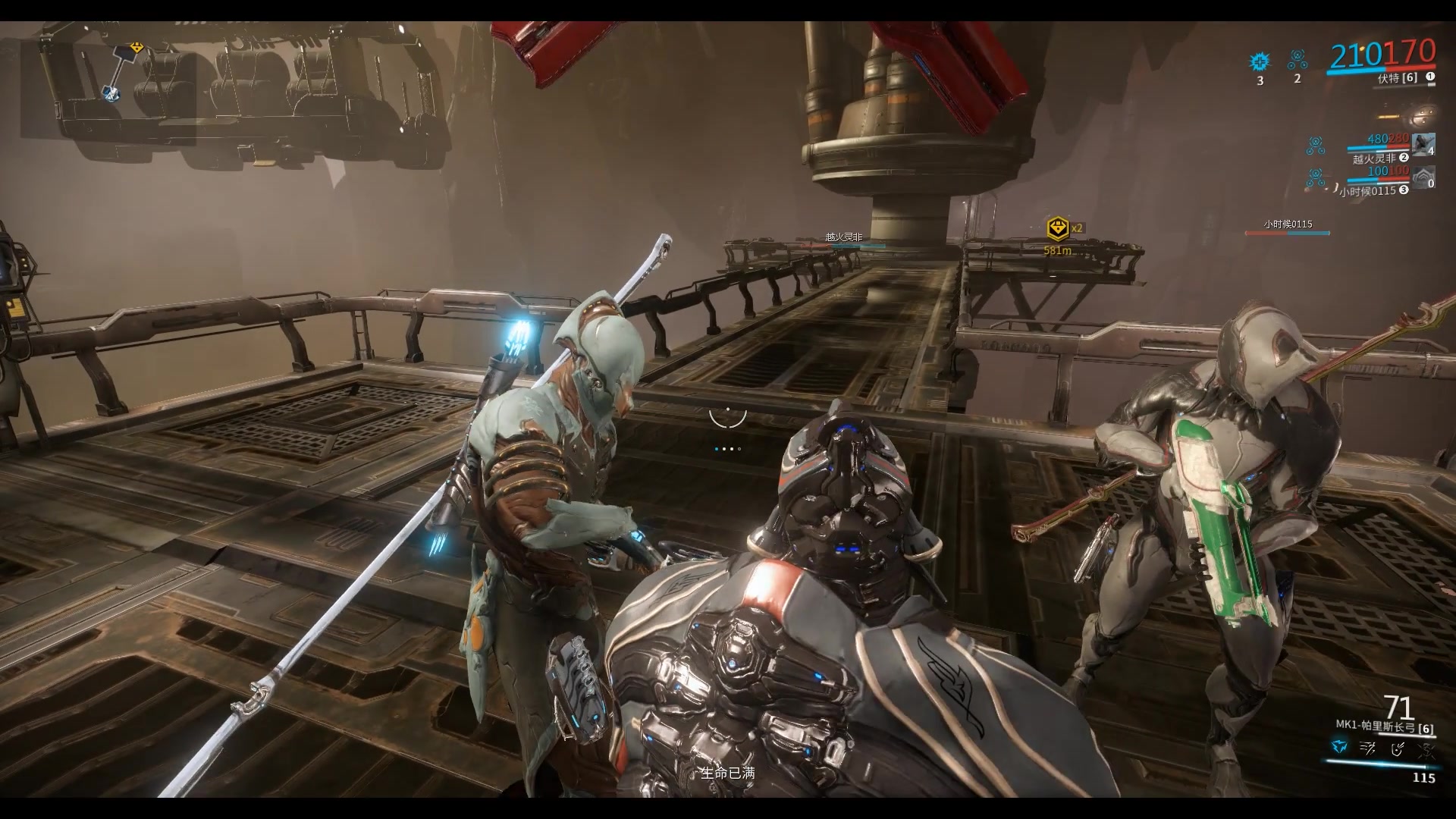
Task: Click the yellow objective marker on the minimap
Action: click(x=136, y=48)
